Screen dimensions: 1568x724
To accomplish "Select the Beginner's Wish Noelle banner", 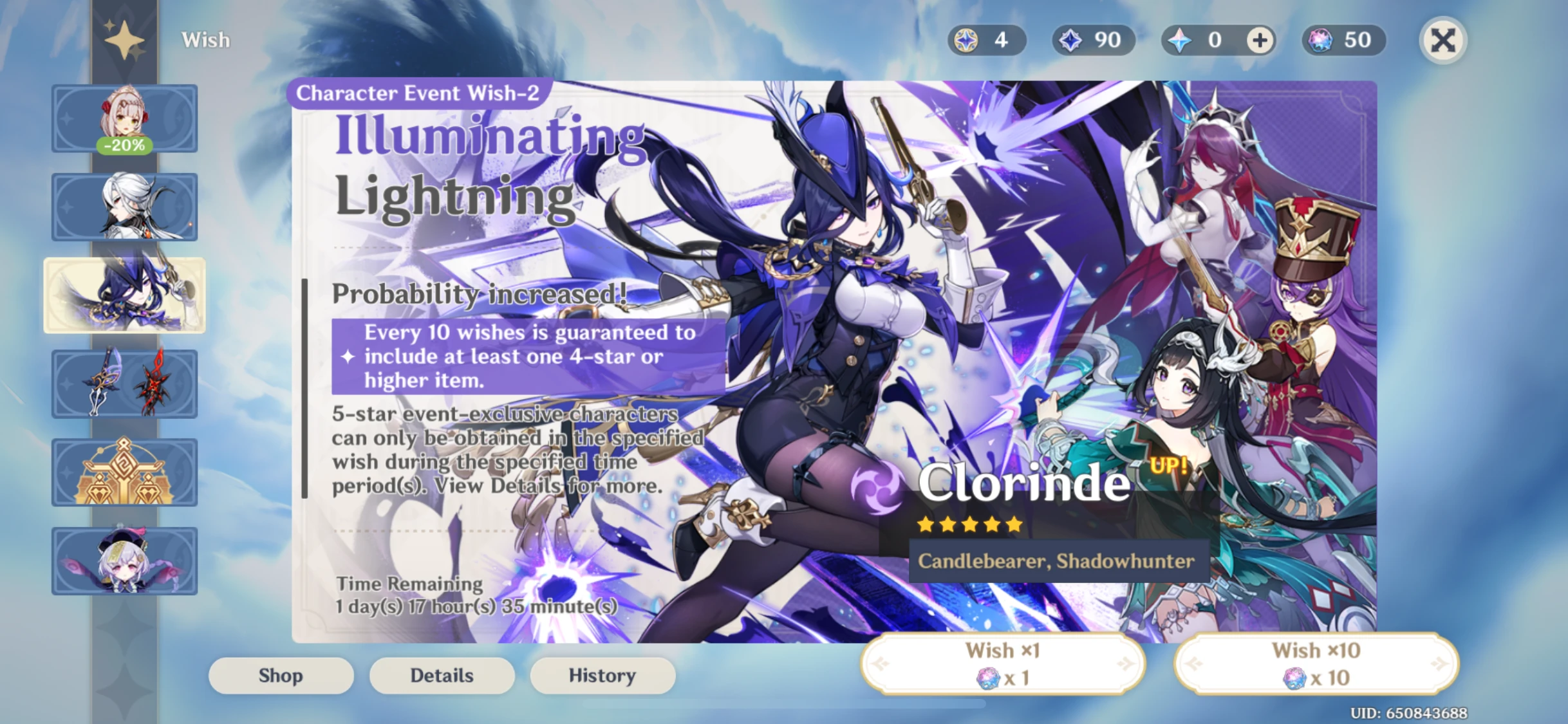I will click(124, 119).
